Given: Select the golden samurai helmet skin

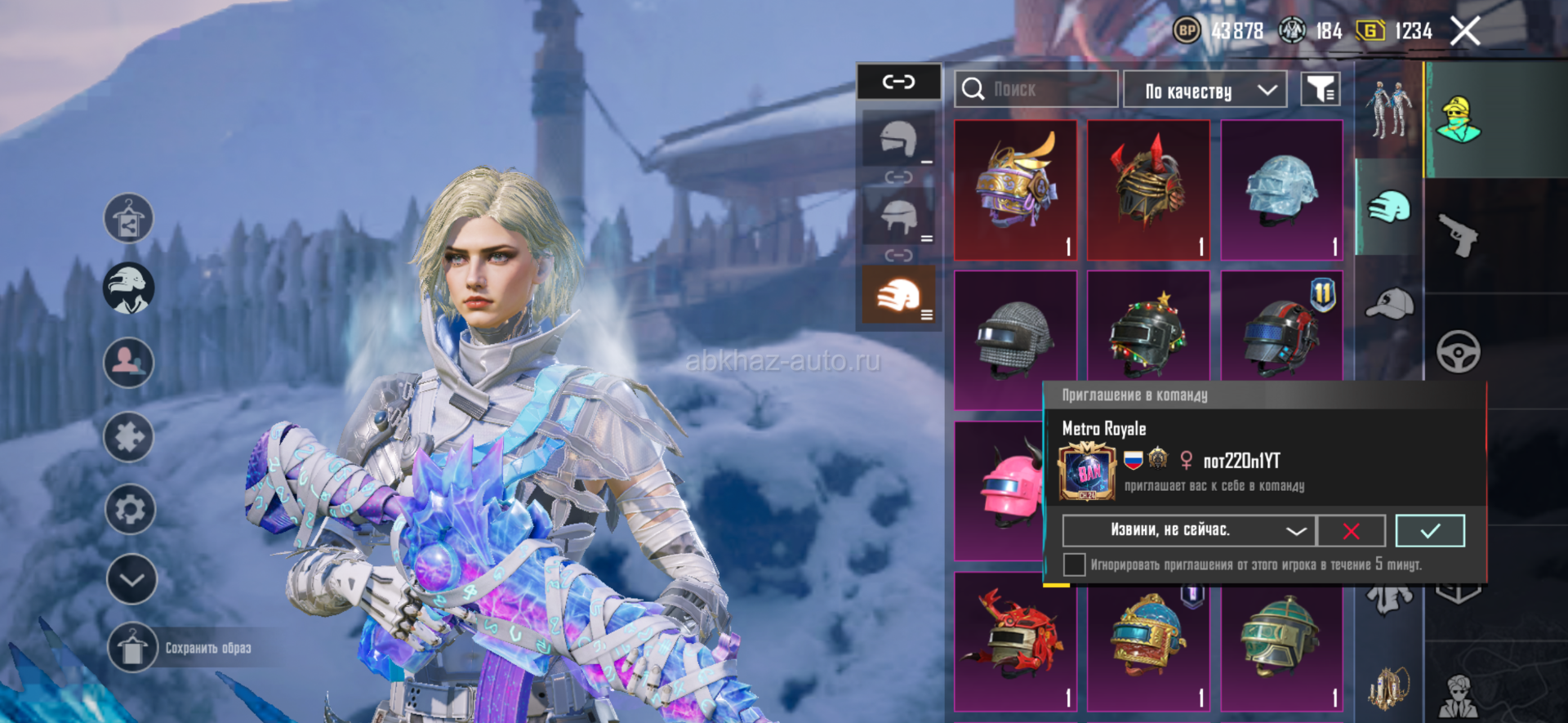Looking at the screenshot, I should (1015, 190).
